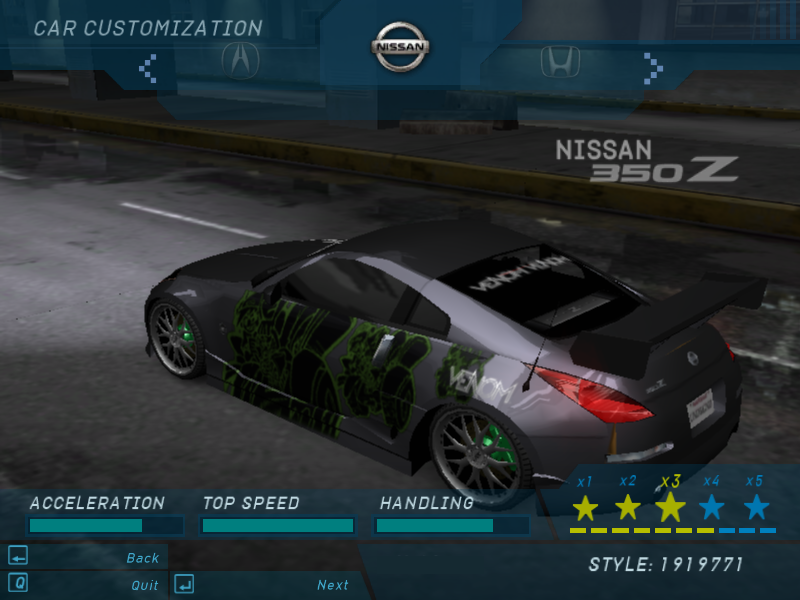Quit the car customization screen
The image size is (800, 600).
coord(144,585)
